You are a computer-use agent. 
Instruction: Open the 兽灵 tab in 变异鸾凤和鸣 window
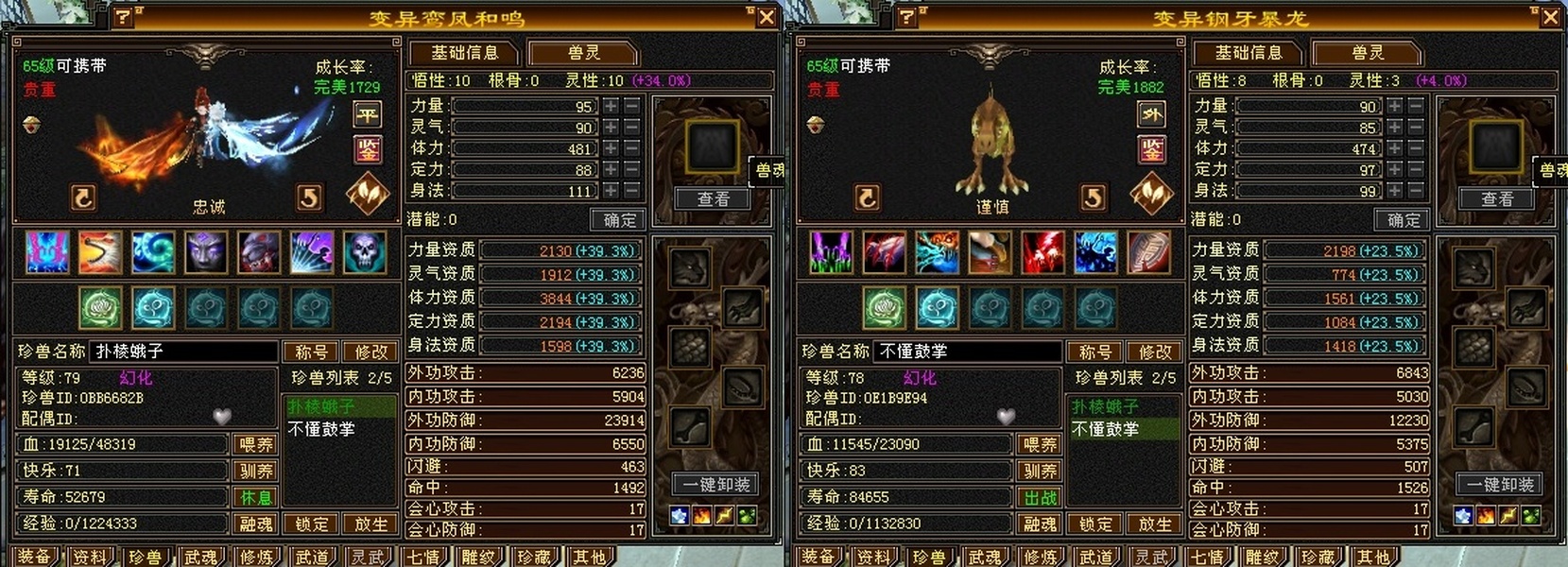pos(583,53)
